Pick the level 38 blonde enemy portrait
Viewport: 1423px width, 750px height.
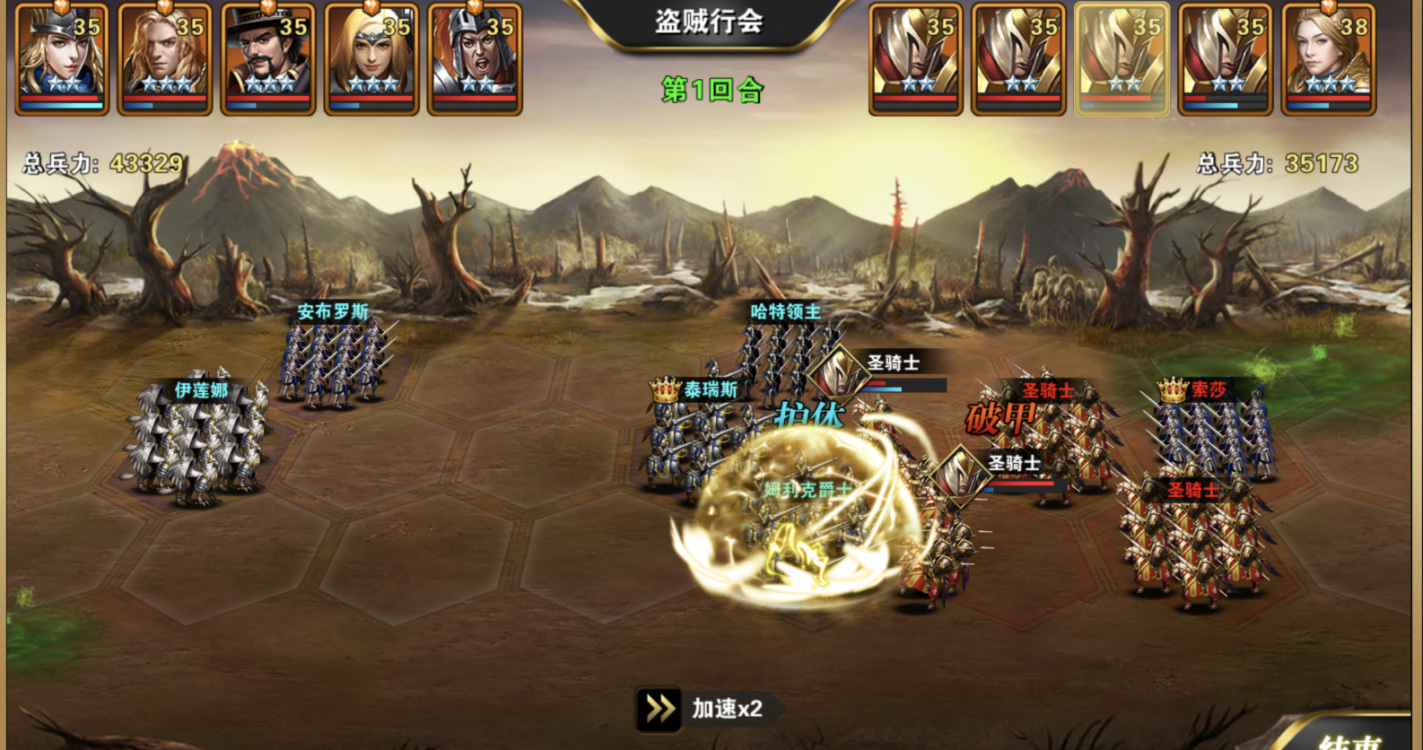click(1328, 58)
